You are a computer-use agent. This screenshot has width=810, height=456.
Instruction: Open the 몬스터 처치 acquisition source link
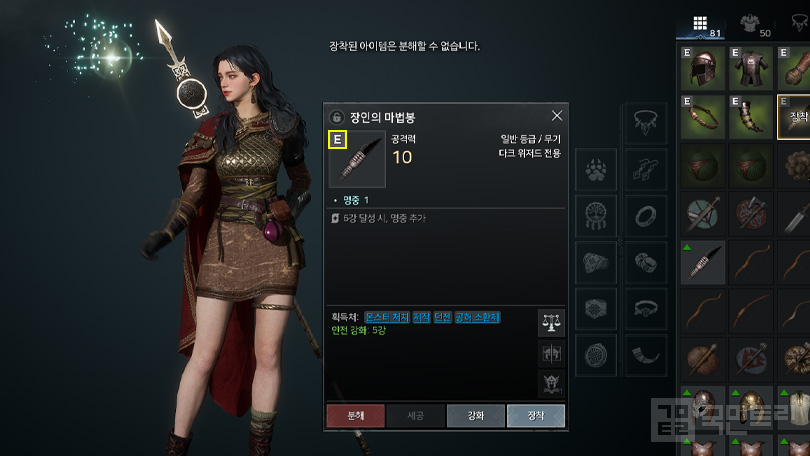tap(384, 317)
